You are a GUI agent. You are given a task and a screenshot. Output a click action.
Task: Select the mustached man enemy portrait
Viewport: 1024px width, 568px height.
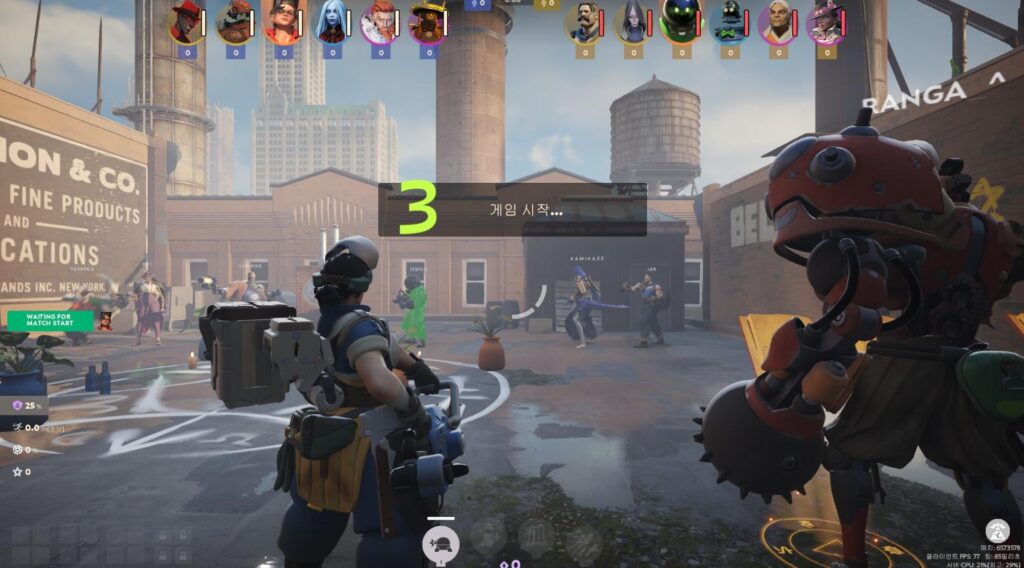(584, 22)
